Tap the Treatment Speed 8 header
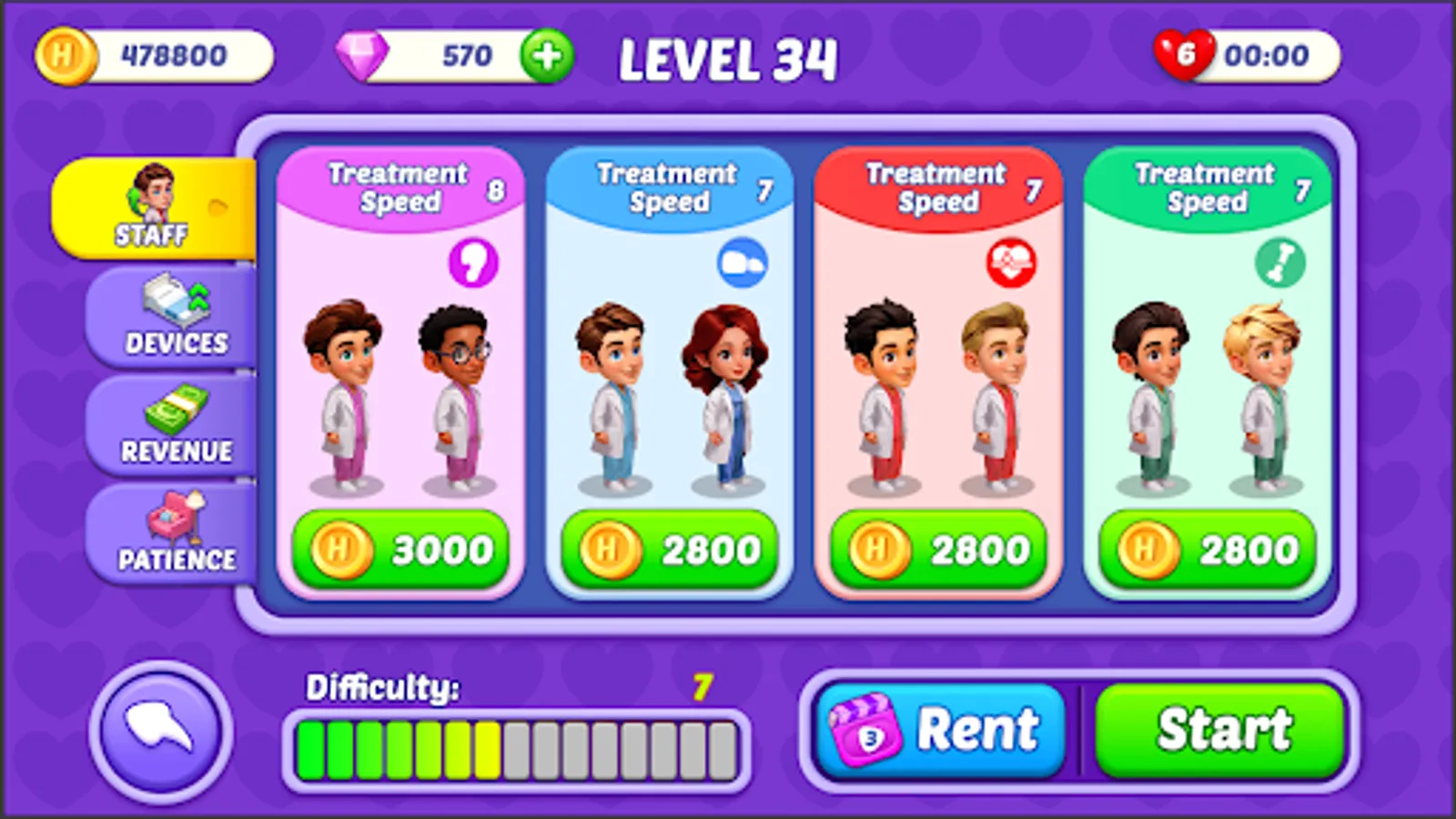Screen dimensions: 1456x819 click(x=399, y=187)
